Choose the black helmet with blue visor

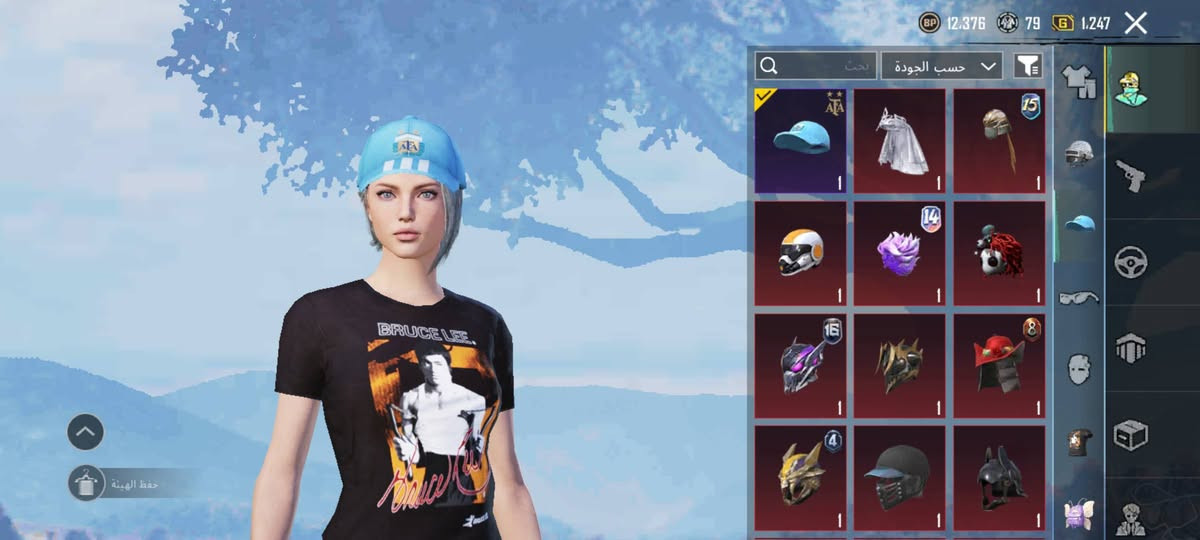tap(899, 478)
